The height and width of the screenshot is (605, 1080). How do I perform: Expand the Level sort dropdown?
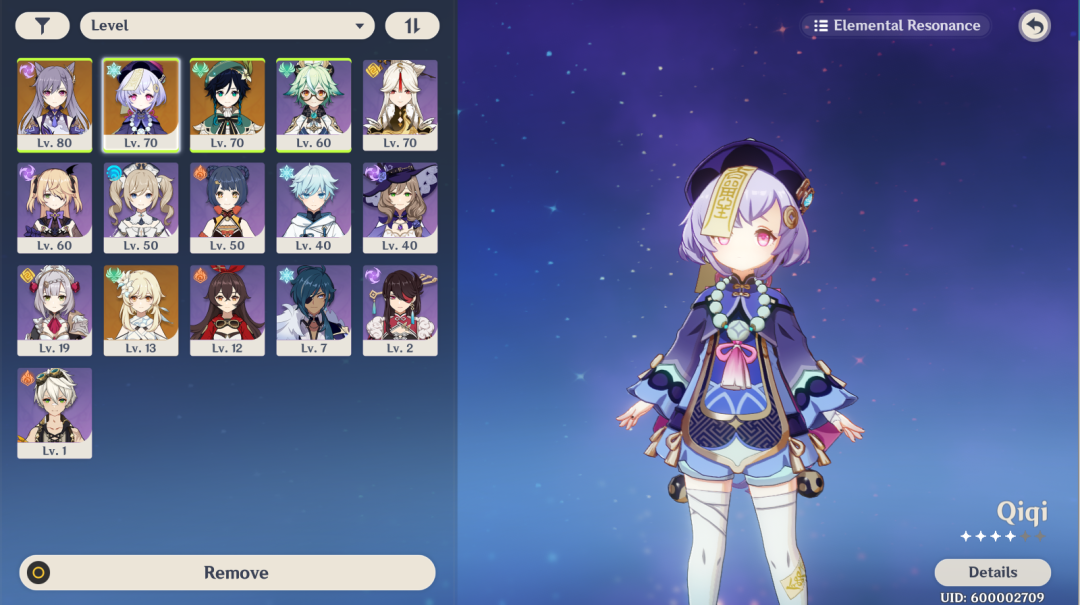(227, 26)
